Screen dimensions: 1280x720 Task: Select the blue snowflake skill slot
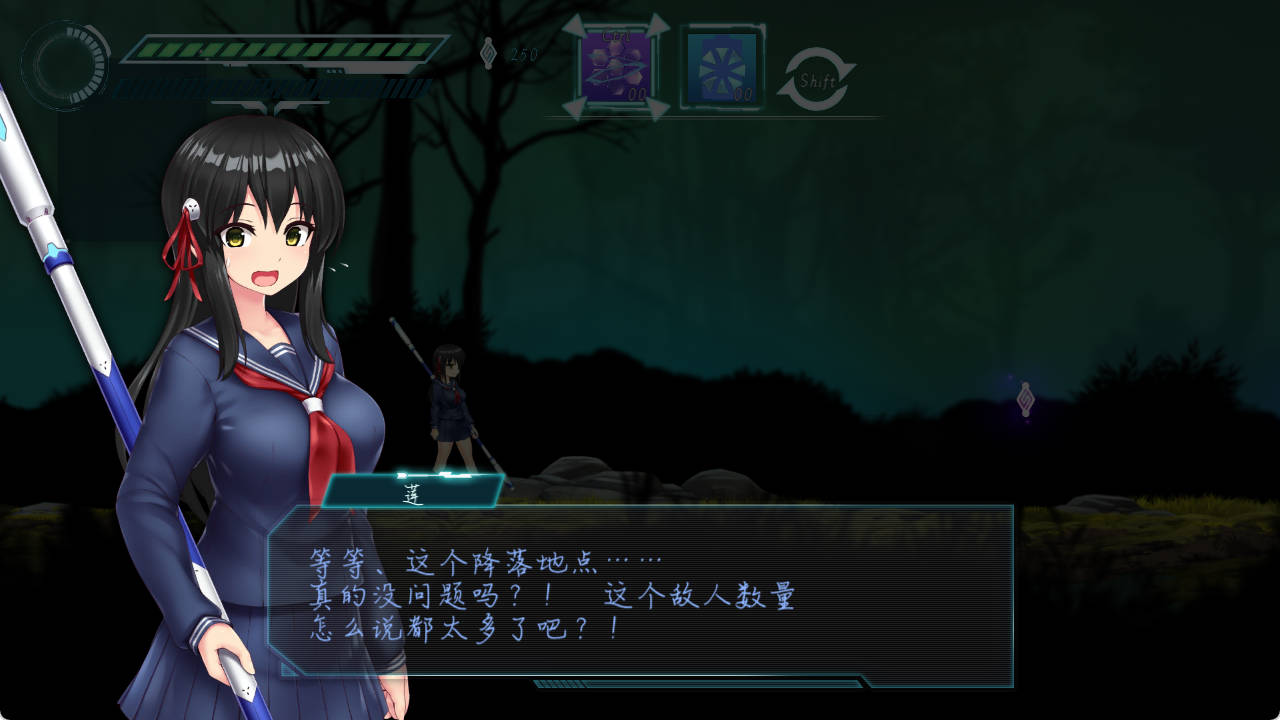pyautogui.click(x=721, y=68)
